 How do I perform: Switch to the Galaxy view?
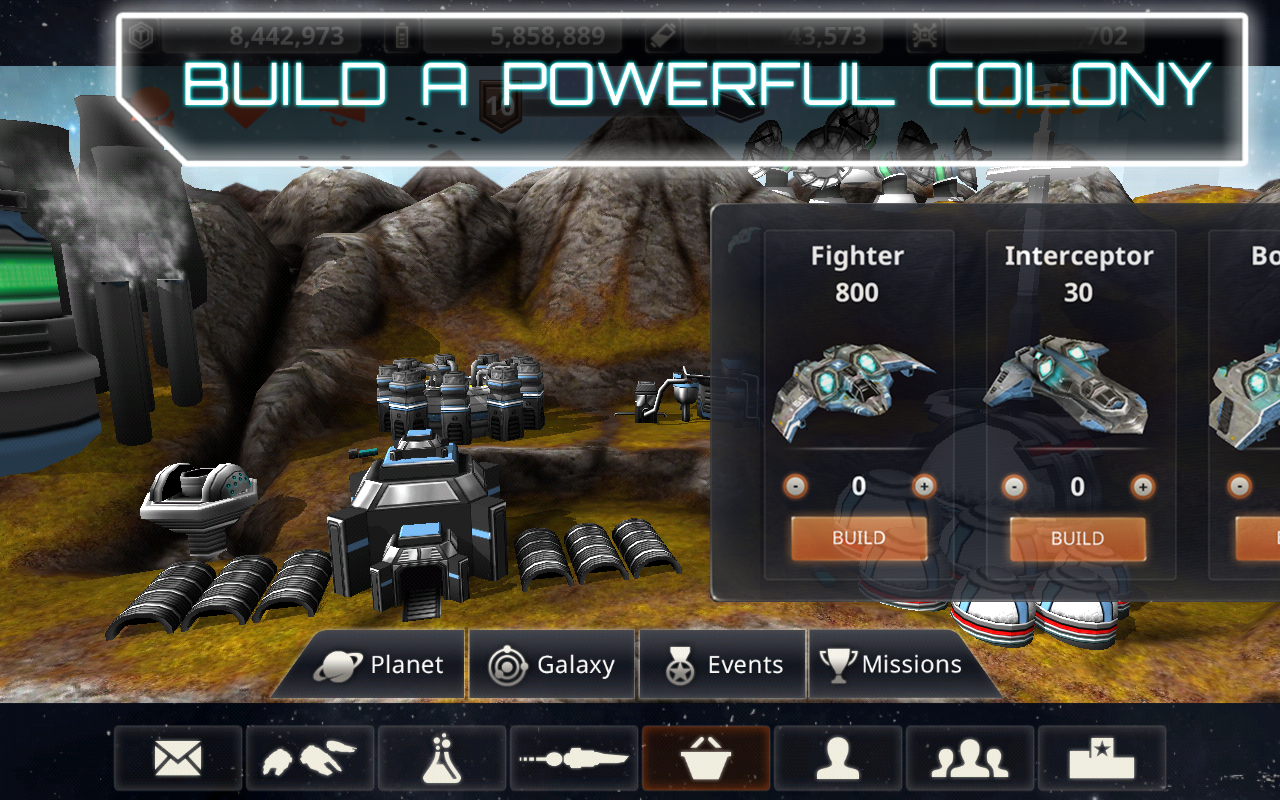[551, 664]
